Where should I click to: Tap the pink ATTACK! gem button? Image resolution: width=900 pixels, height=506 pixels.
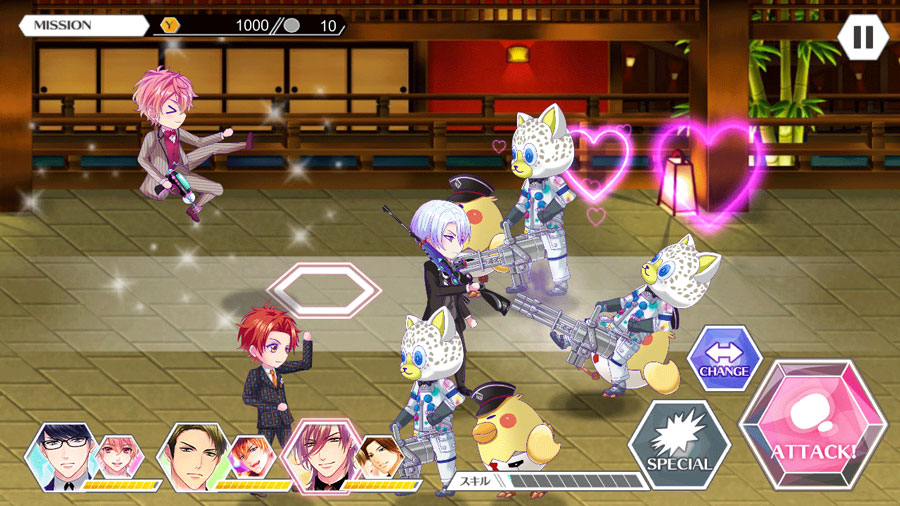(812, 433)
